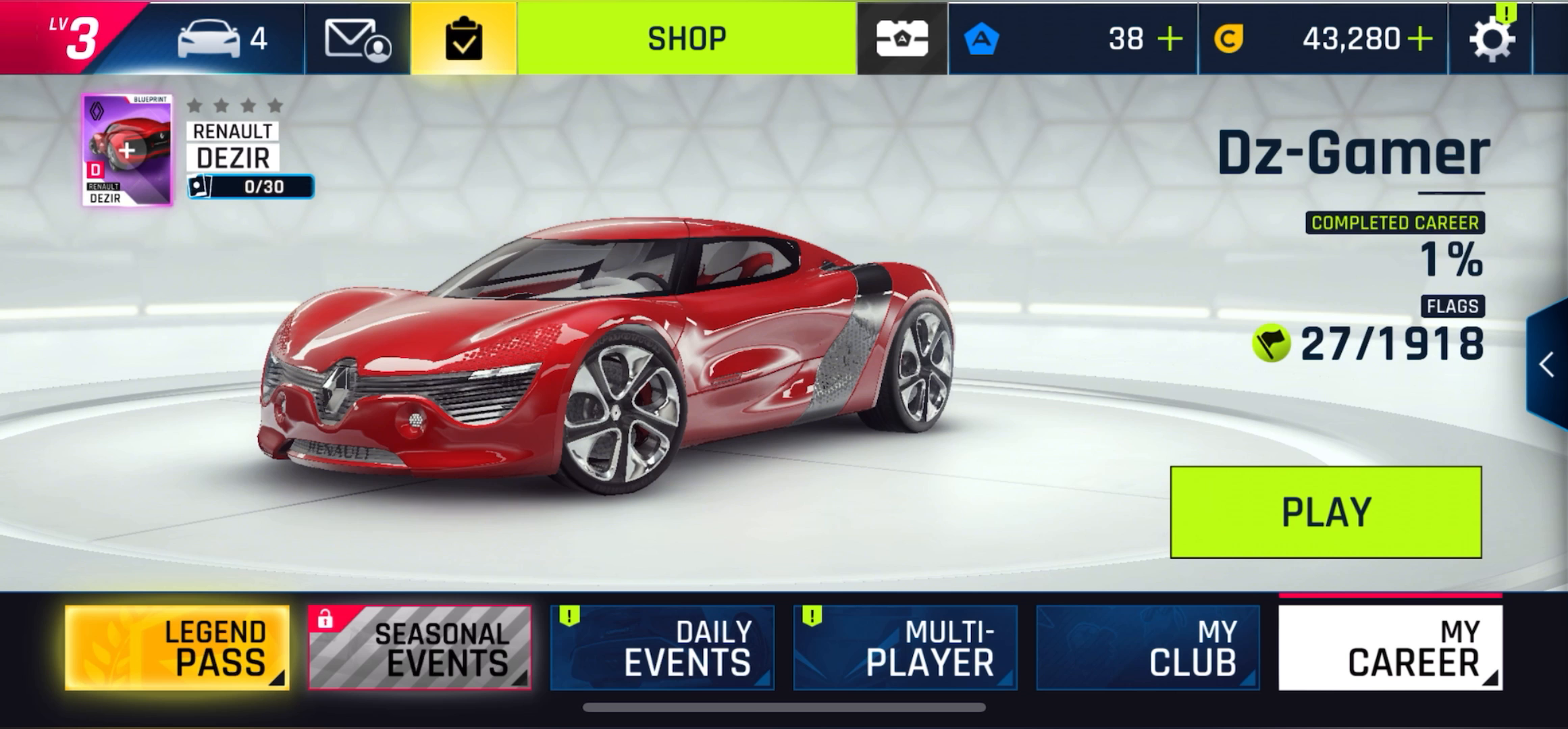Add more blue tokens
Viewport: 1568px width, 729px height.
coord(1170,39)
